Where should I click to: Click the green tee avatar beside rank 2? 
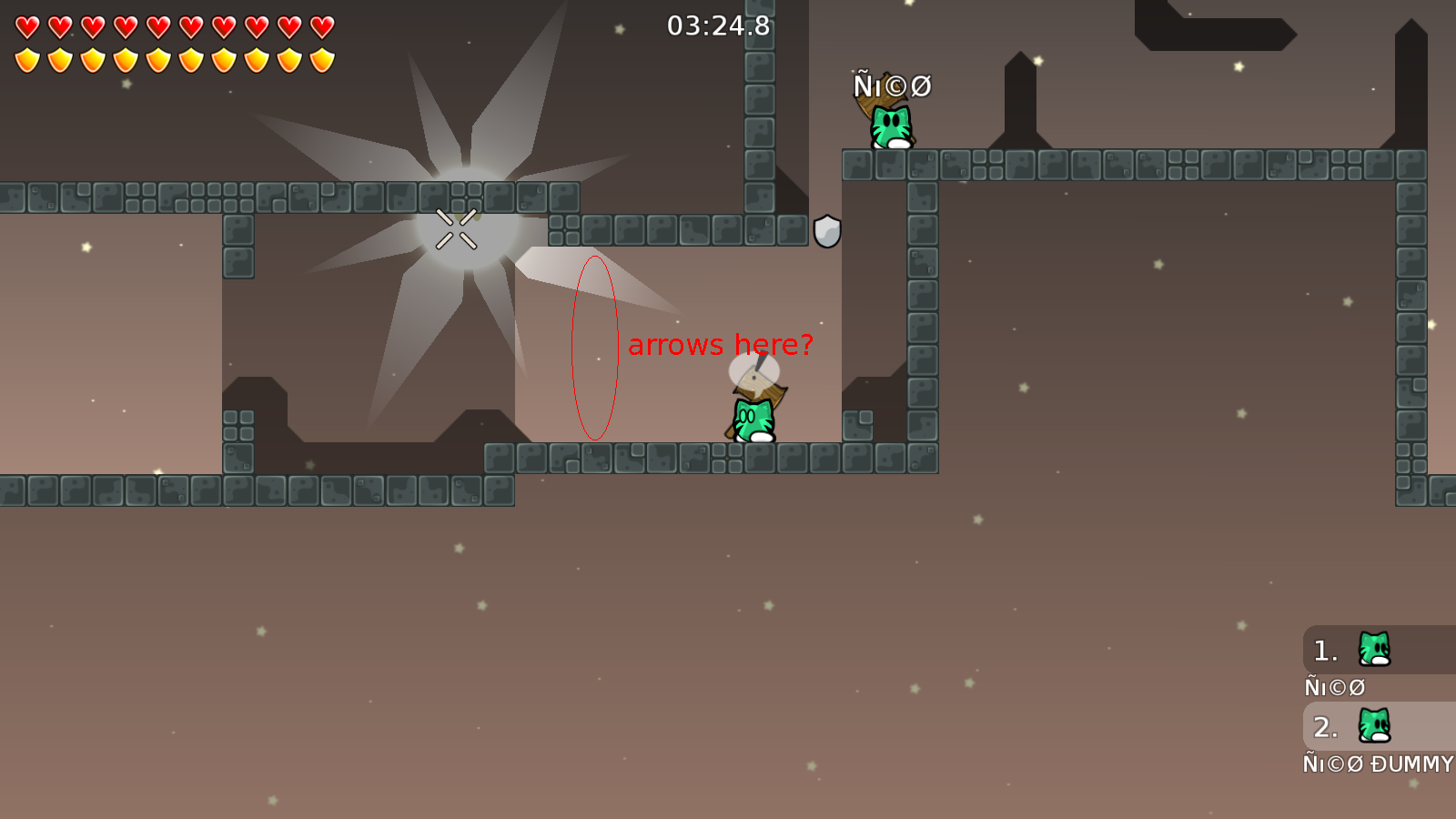pos(1374,726)
